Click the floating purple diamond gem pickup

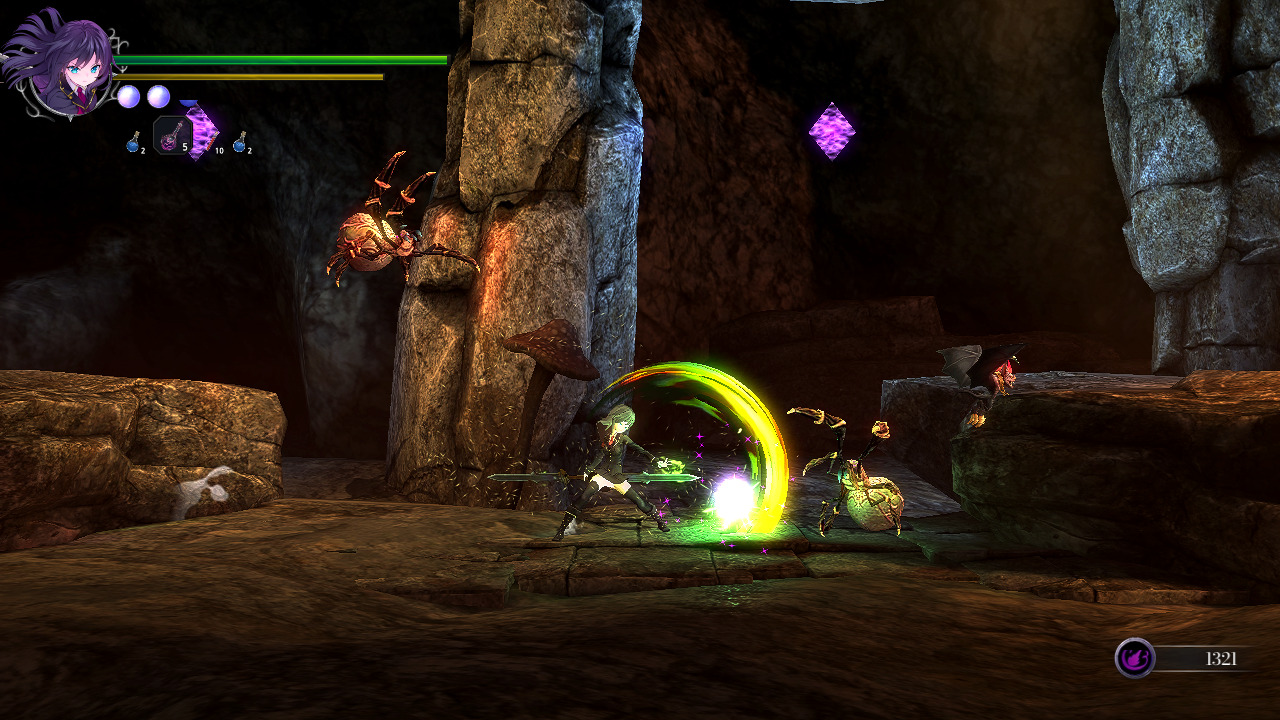(x=833, y=128)
